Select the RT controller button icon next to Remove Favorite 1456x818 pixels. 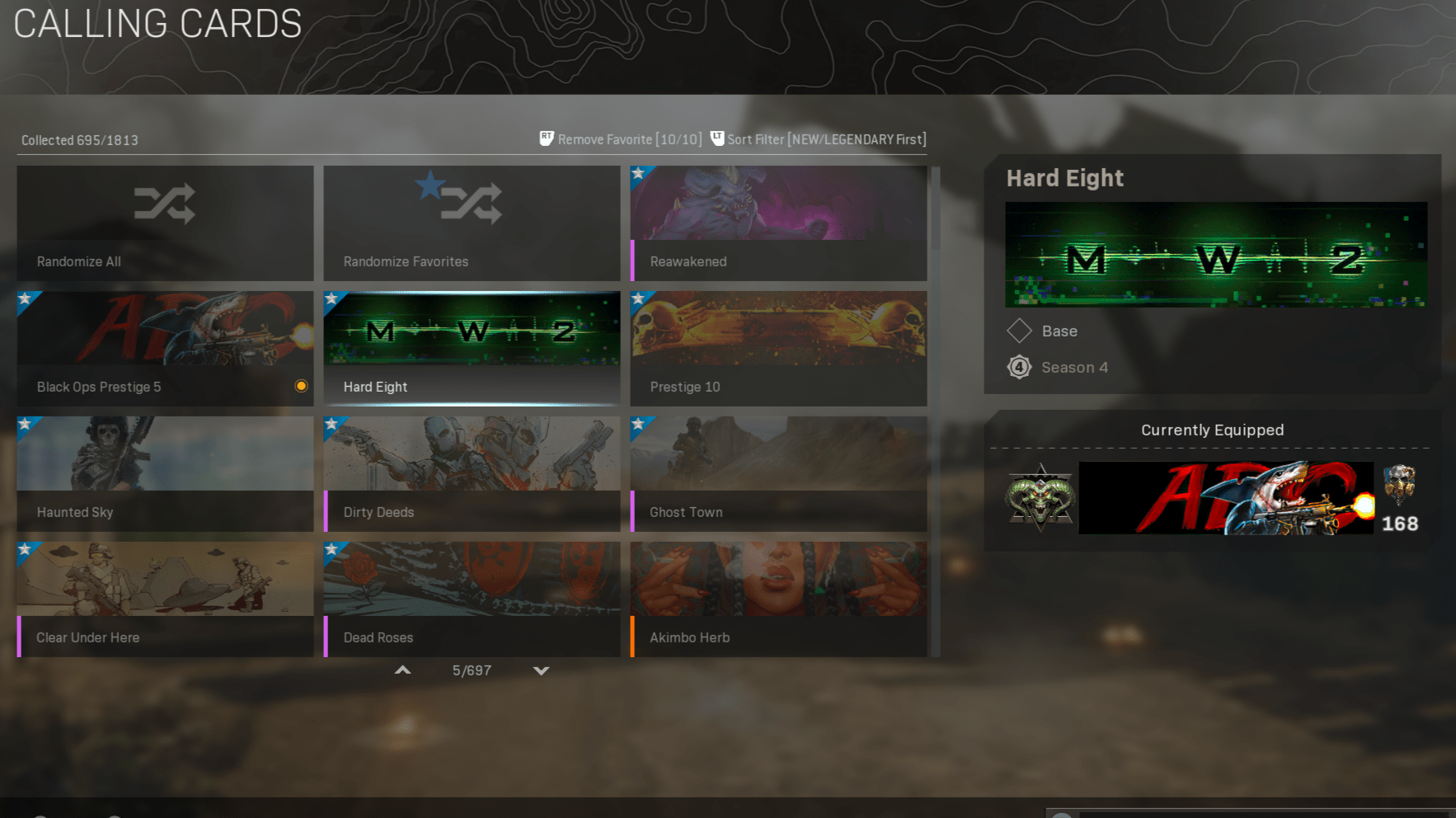[547, 139]
